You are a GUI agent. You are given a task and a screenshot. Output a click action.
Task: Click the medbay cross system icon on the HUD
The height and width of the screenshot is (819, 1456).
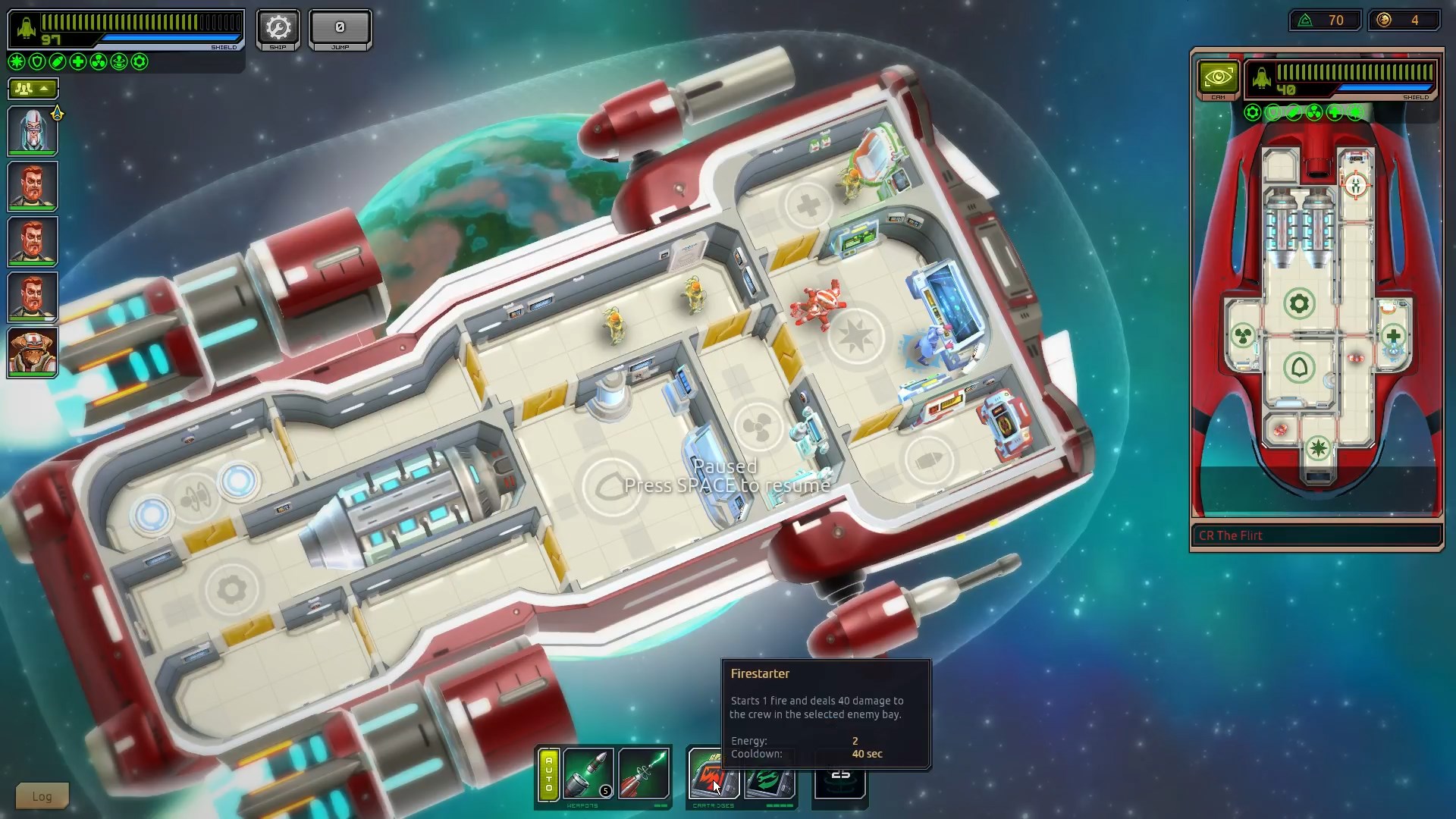tap(77, 63)
